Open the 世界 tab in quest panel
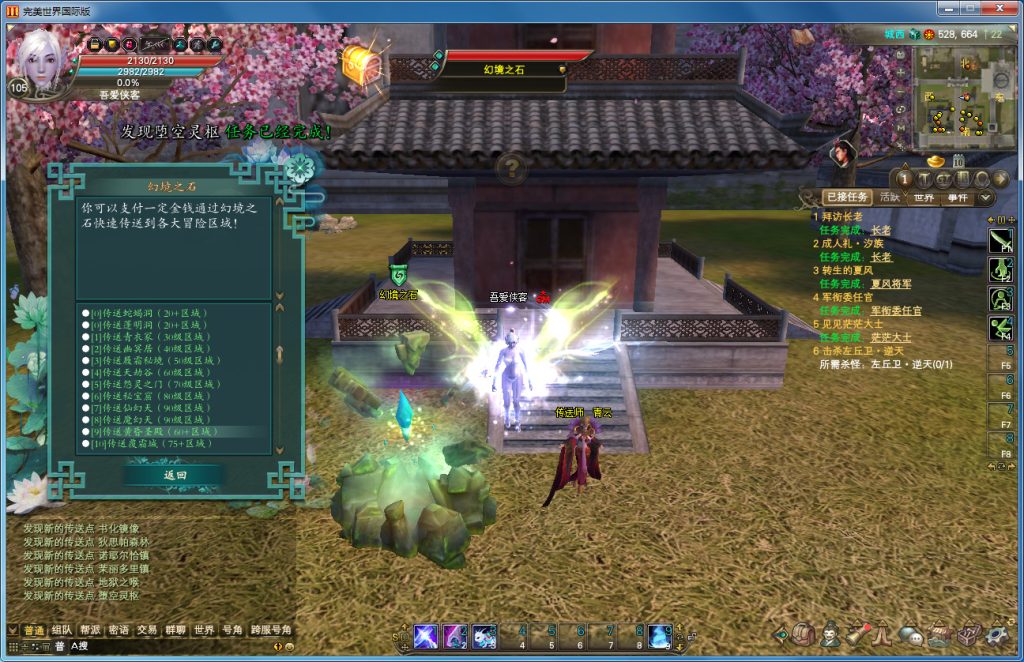1024x662 pixels. (x=923, y=197)
